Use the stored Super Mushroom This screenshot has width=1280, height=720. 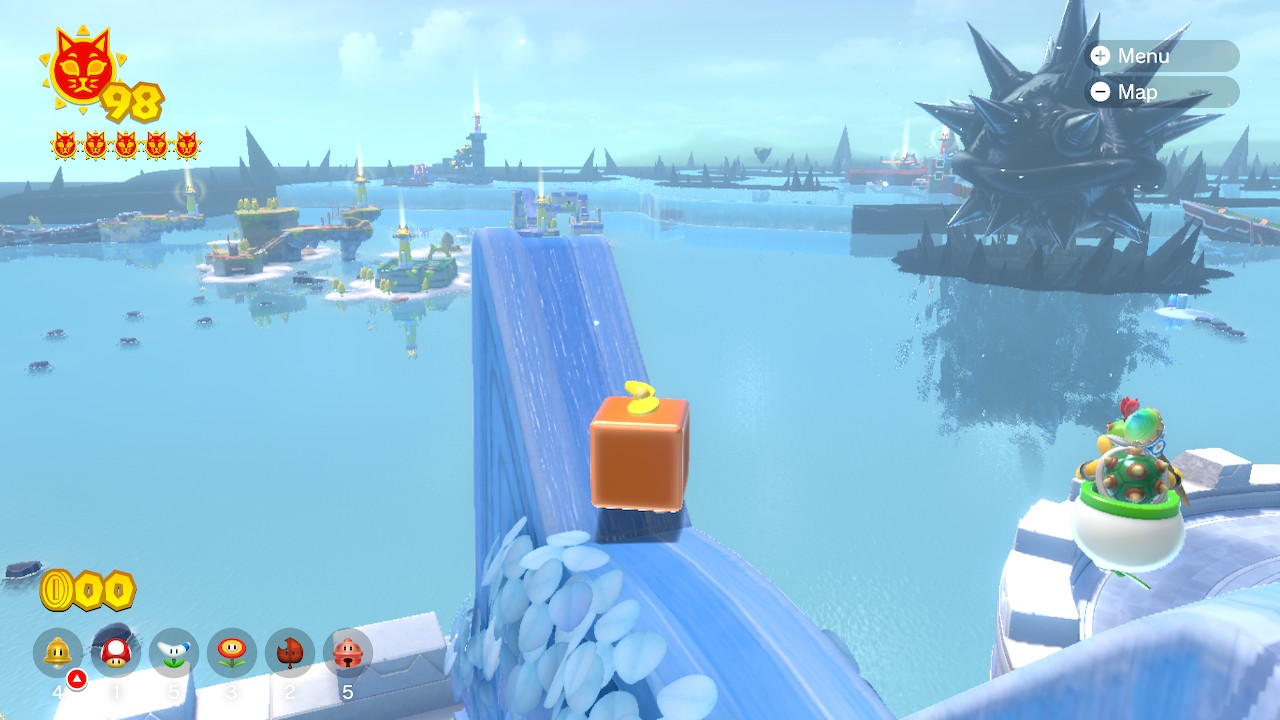(x=116, y=653)
